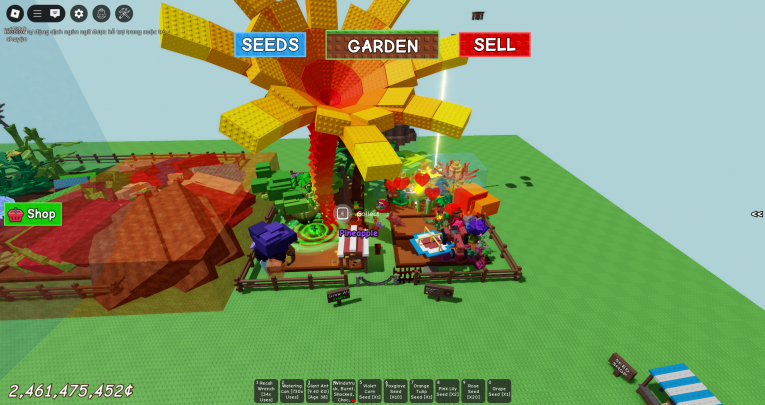Choose the Foxglove Seed slot
The height and width of the screenshot is (405, 765).
[396, 391]
